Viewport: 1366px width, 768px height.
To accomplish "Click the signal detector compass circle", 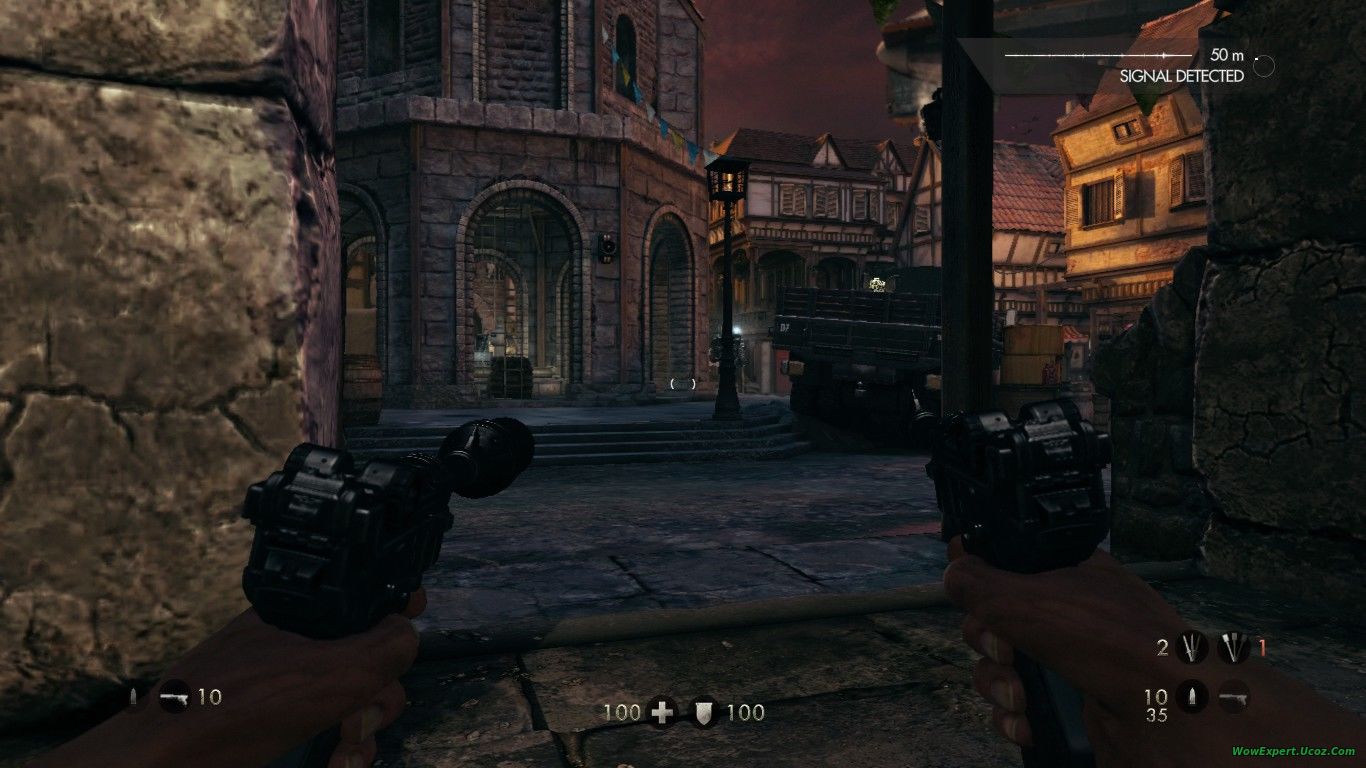I will click(1264, 66).
